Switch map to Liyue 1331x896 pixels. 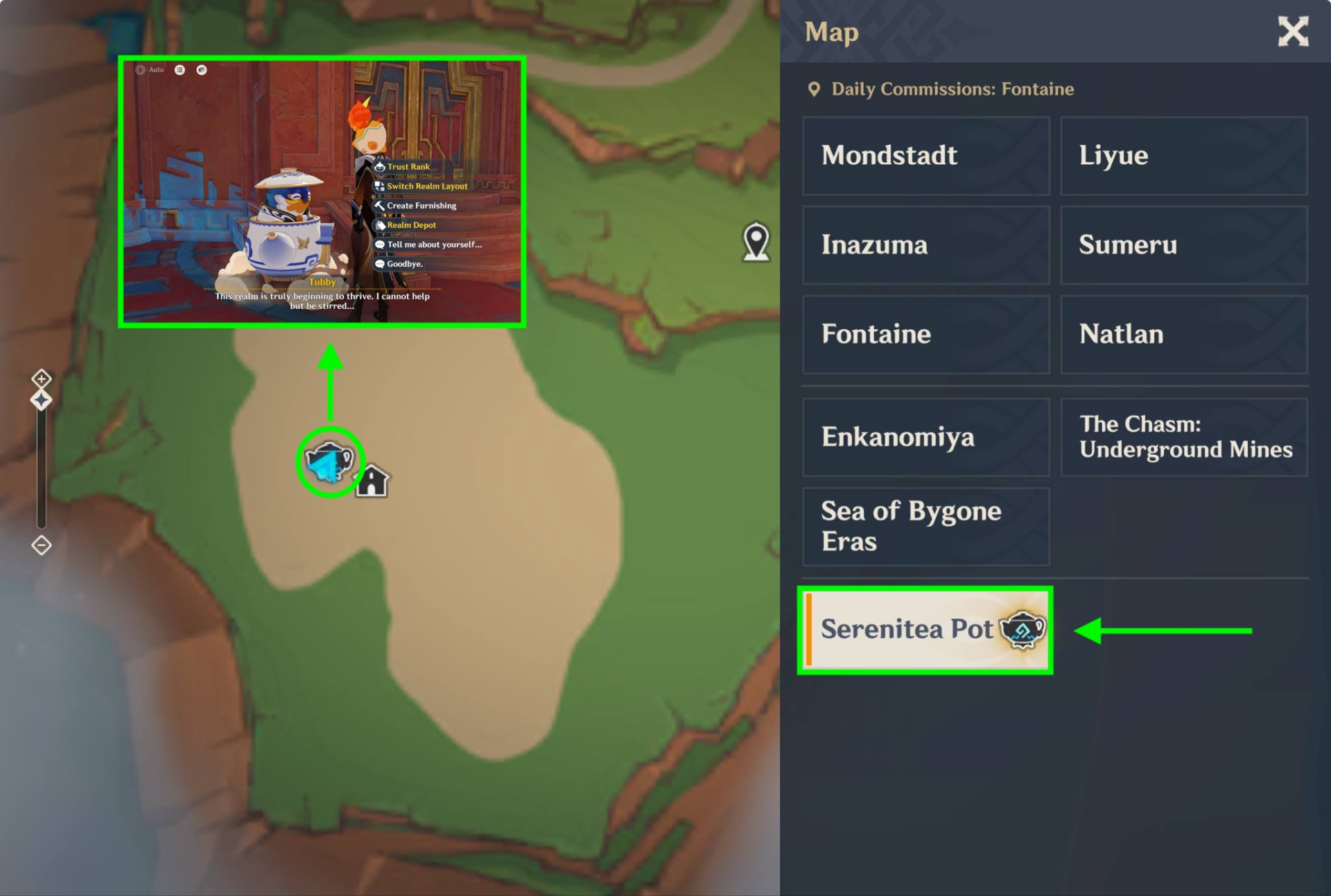tap(1183, 155)
